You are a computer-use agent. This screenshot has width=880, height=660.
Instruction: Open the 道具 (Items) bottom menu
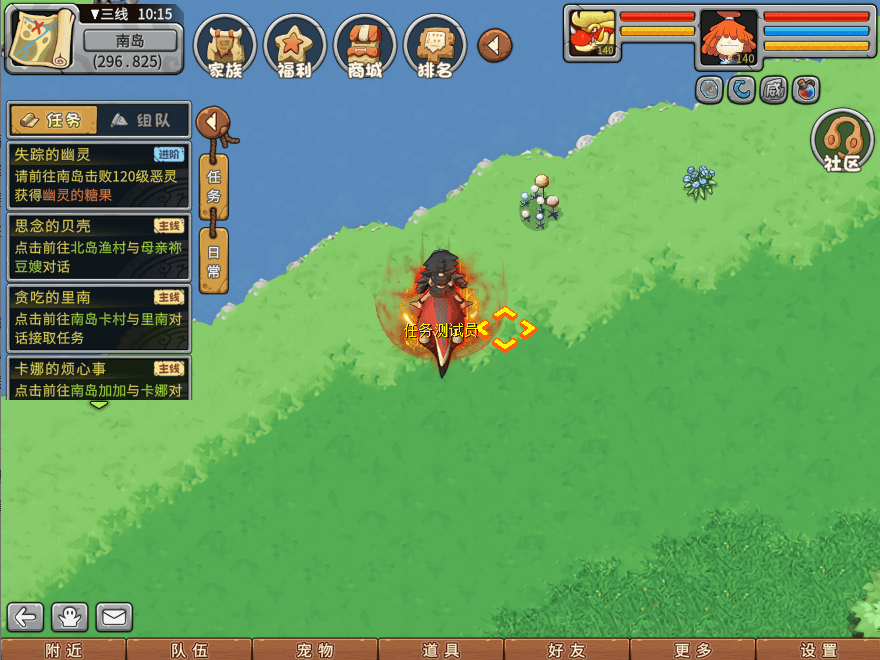pos(441,650)
